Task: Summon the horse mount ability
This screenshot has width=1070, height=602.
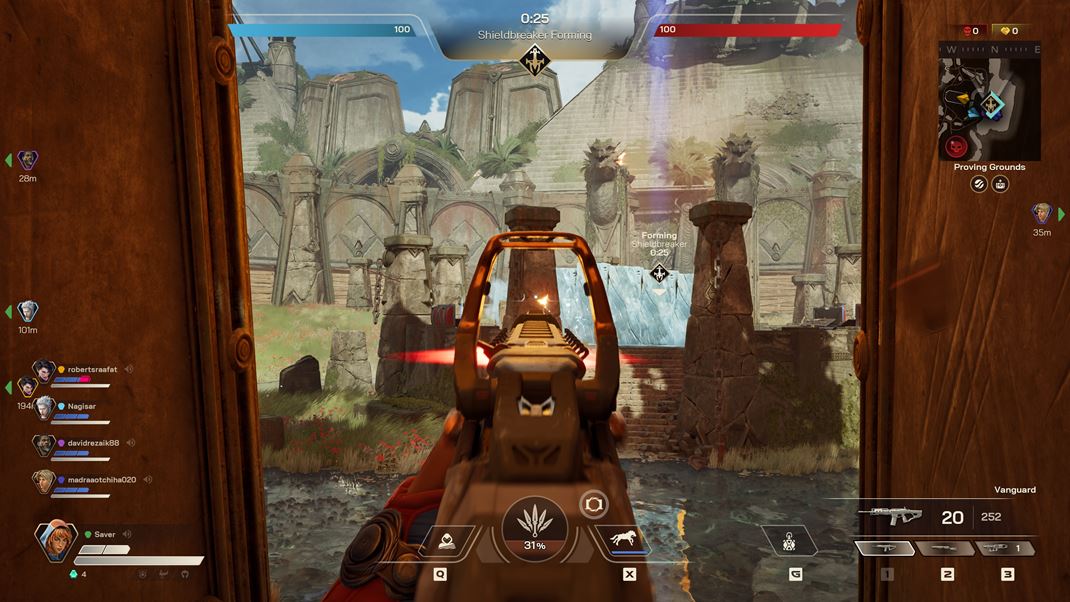Action: point(623,541)
